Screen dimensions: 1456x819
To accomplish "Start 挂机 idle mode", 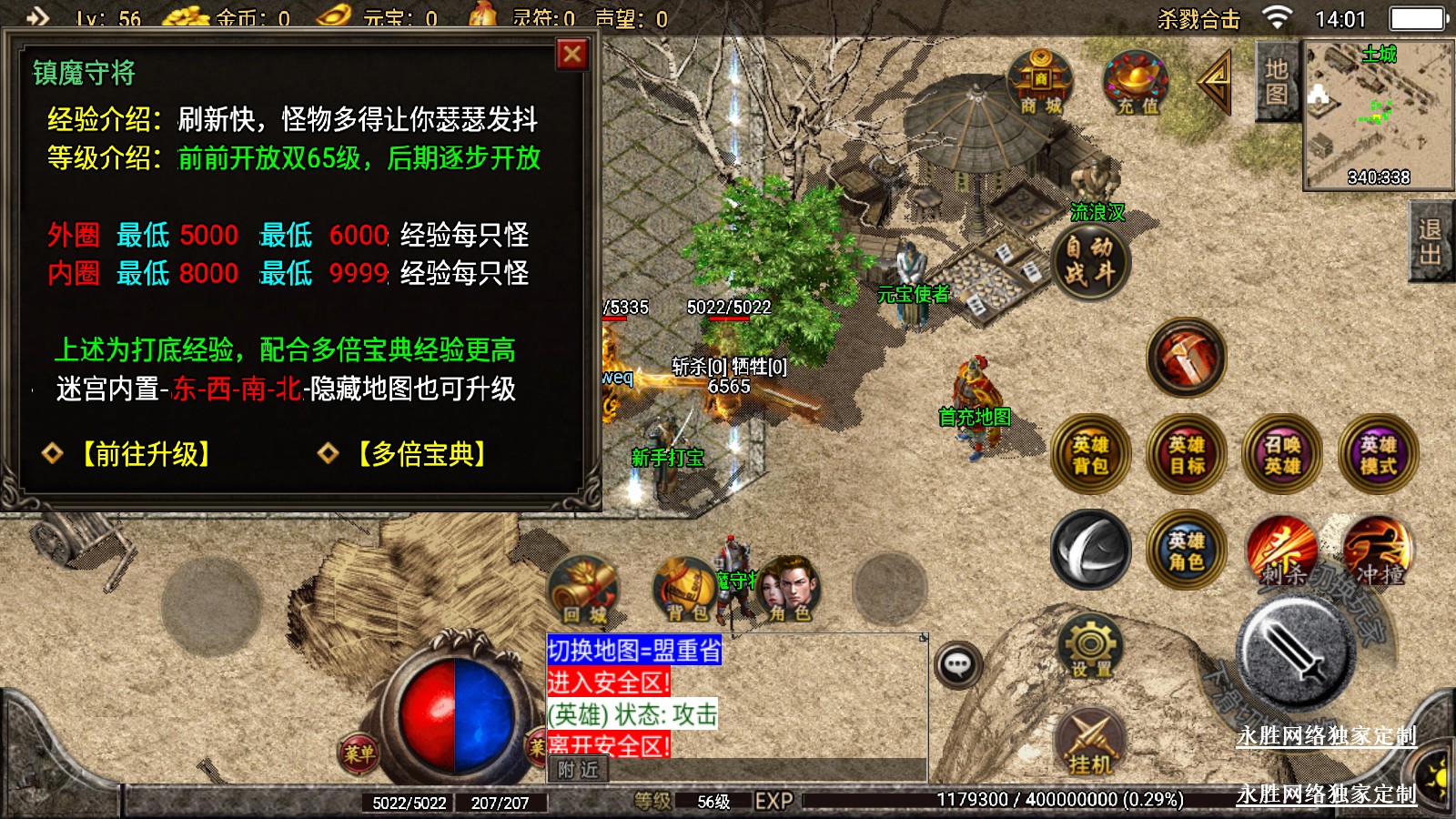I will 1090,743.
